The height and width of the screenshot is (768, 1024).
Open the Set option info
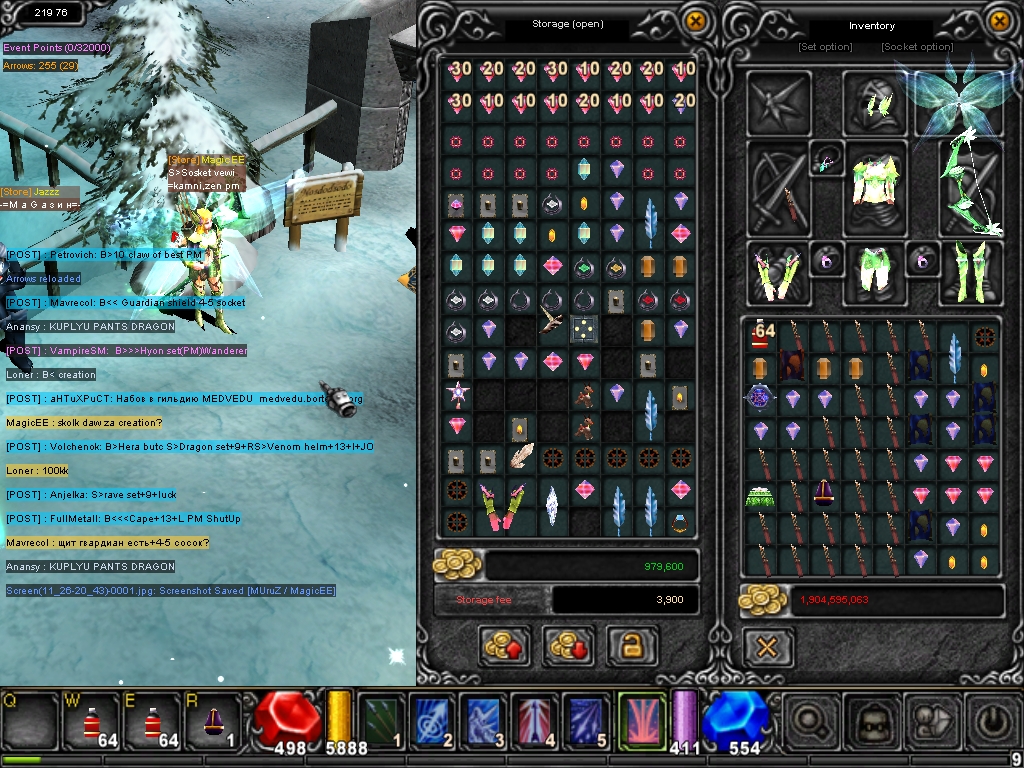tap(825, 47)
